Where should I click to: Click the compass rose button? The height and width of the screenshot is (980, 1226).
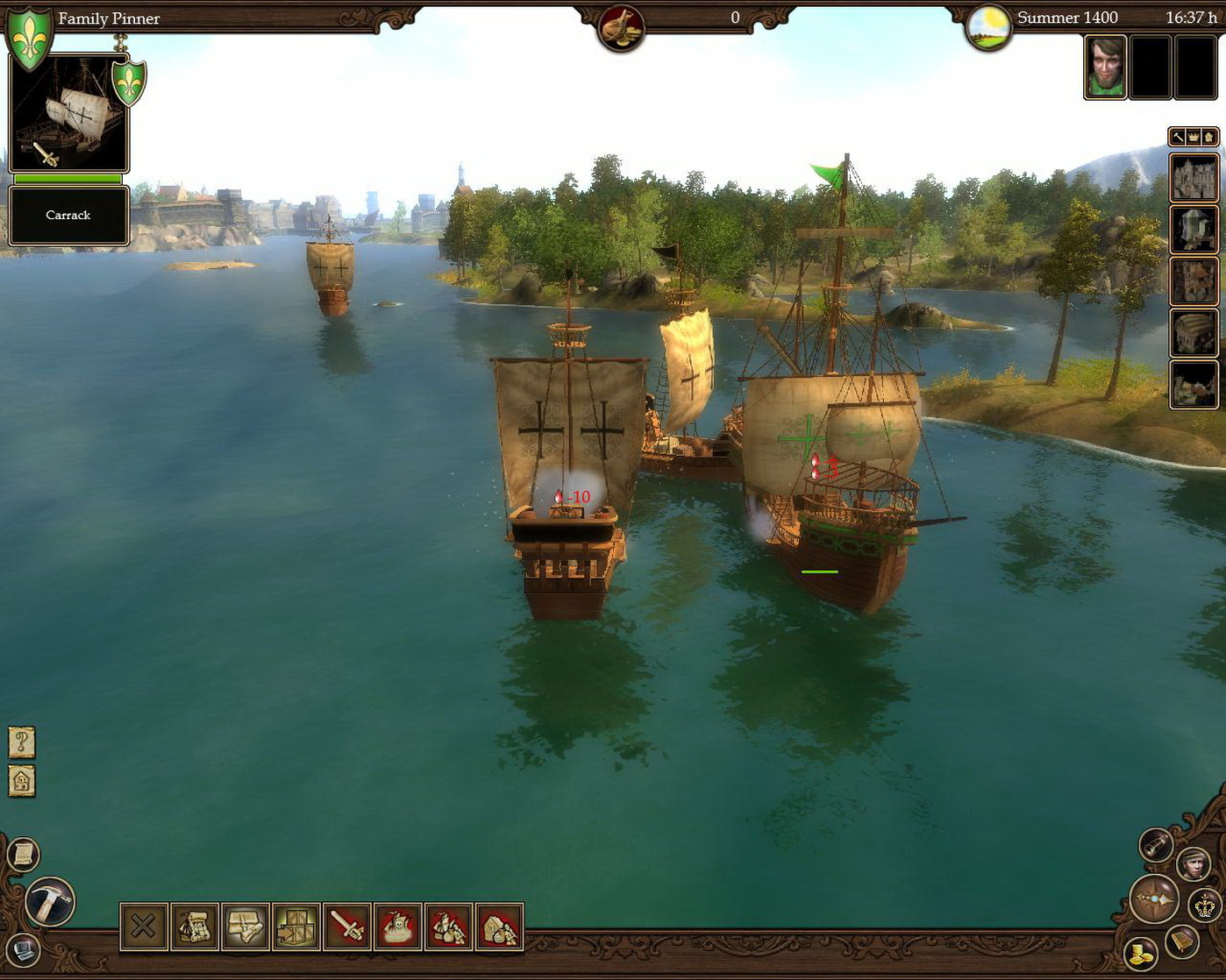(x=1154, y=899)
